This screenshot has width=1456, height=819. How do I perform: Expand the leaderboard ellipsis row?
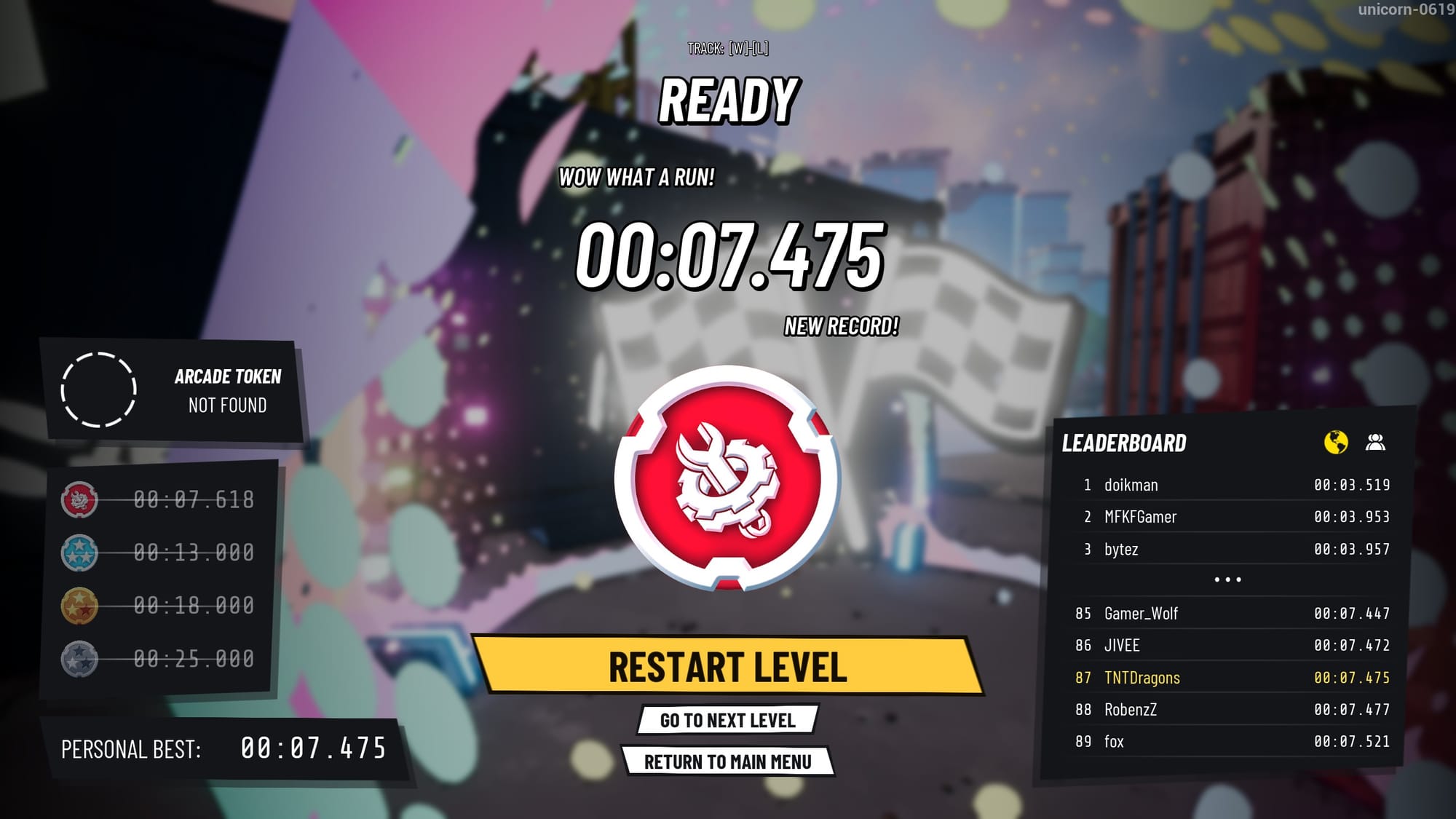[1227, 580]
